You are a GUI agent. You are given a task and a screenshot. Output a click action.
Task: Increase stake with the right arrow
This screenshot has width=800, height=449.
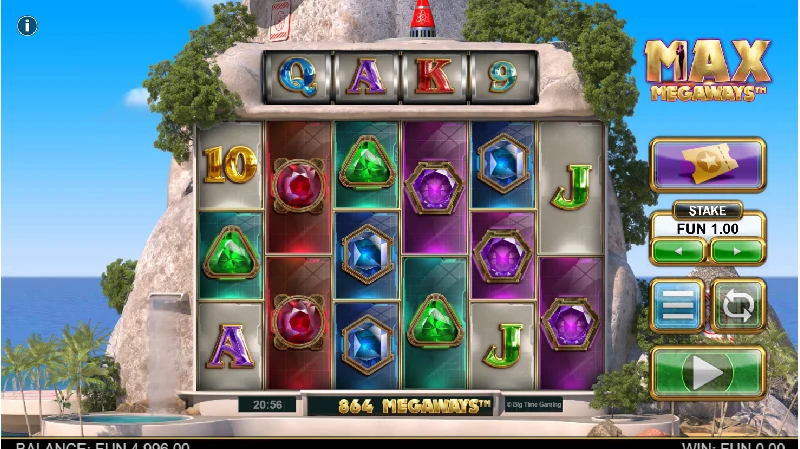coord(738,250)
